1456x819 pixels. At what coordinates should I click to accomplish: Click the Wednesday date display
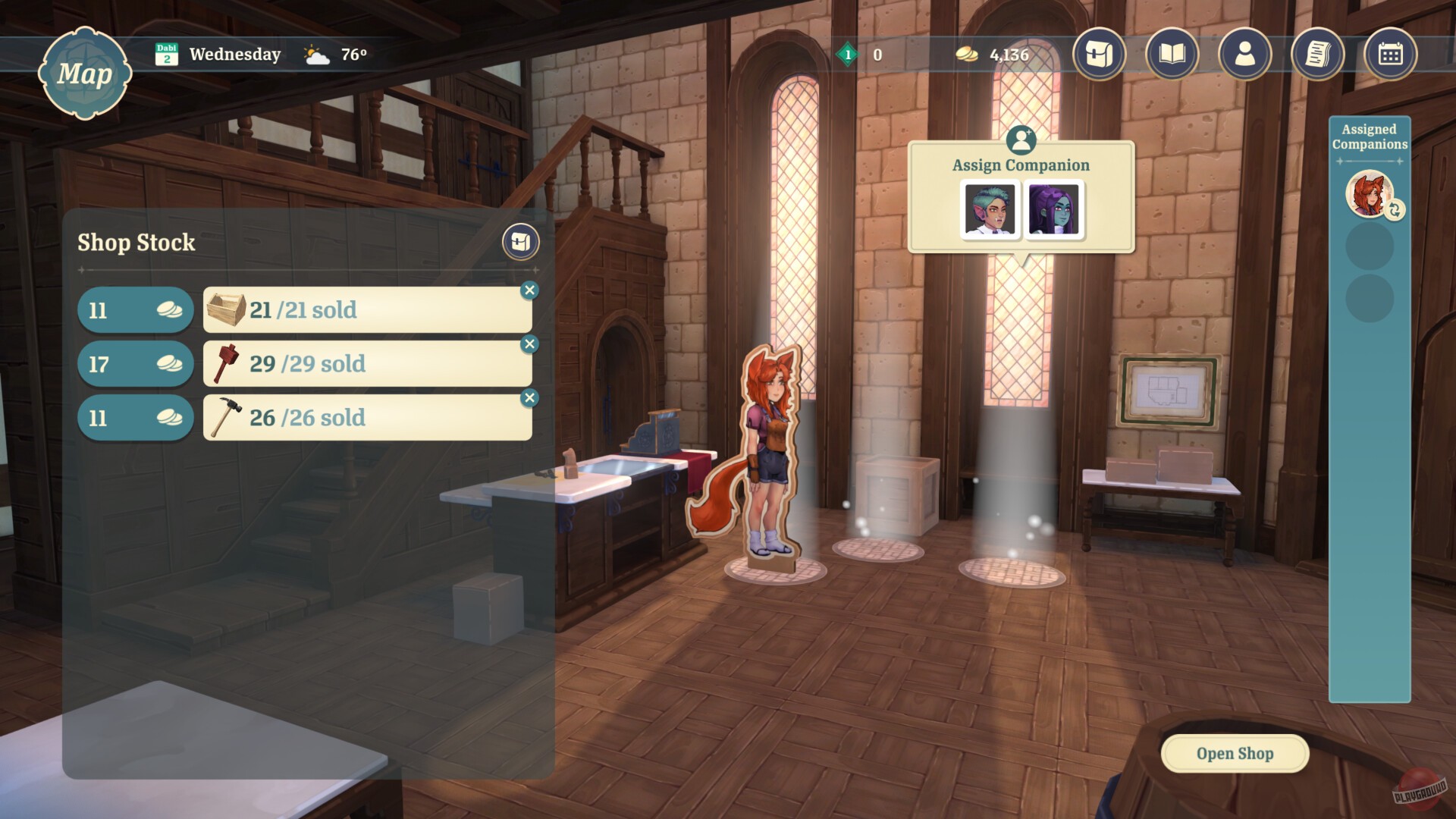(235, 53)
